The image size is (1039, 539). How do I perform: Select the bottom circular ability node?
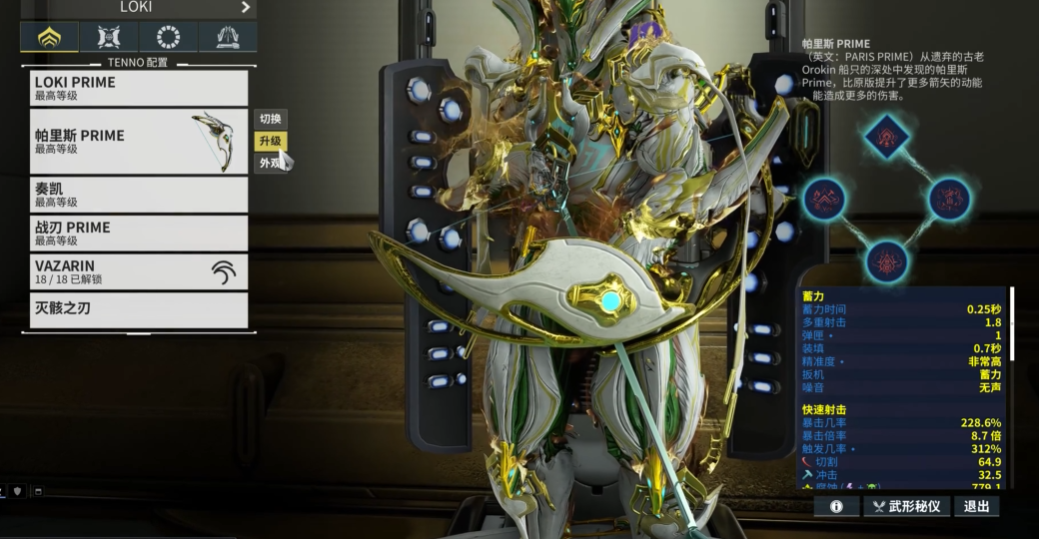pyautogui.click(x=886, y=260)
